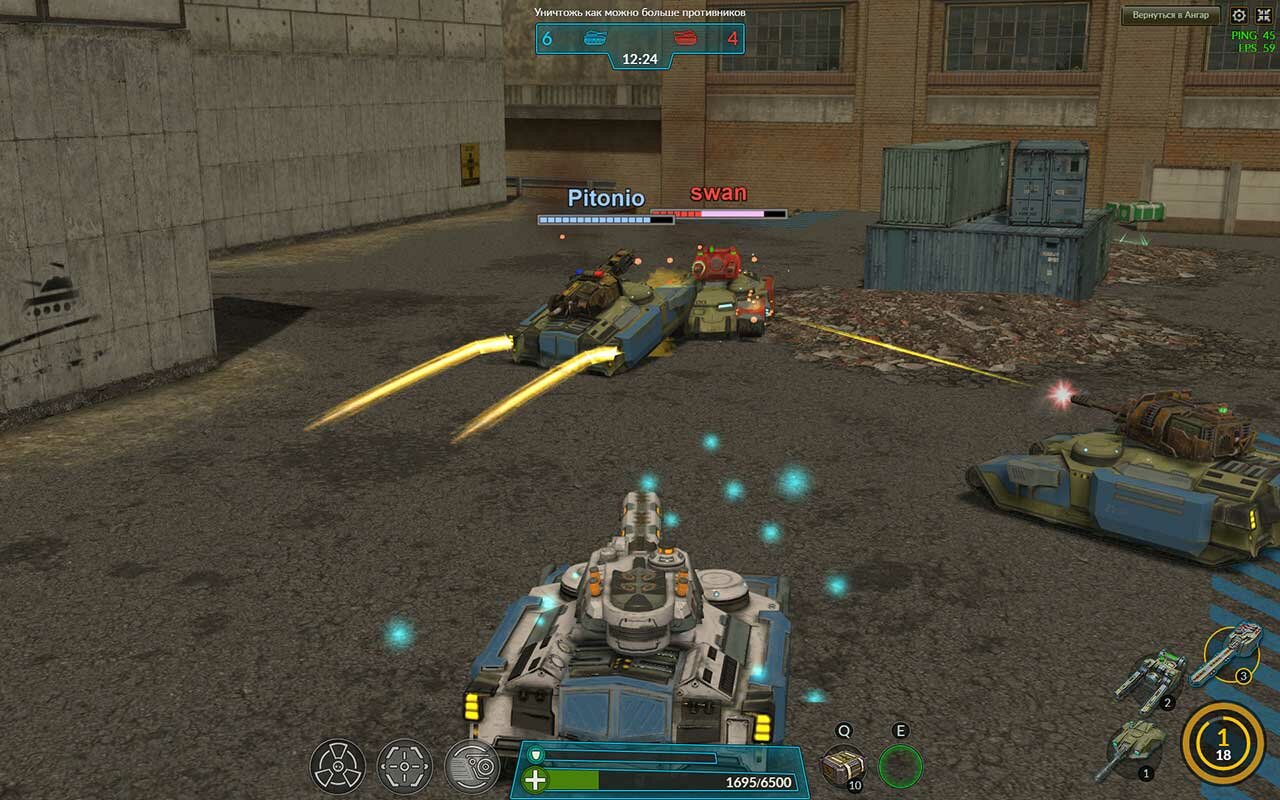Activate the green ring ability slot
The height and width of the screenshot is (800, 1280).
click(900, 766)
